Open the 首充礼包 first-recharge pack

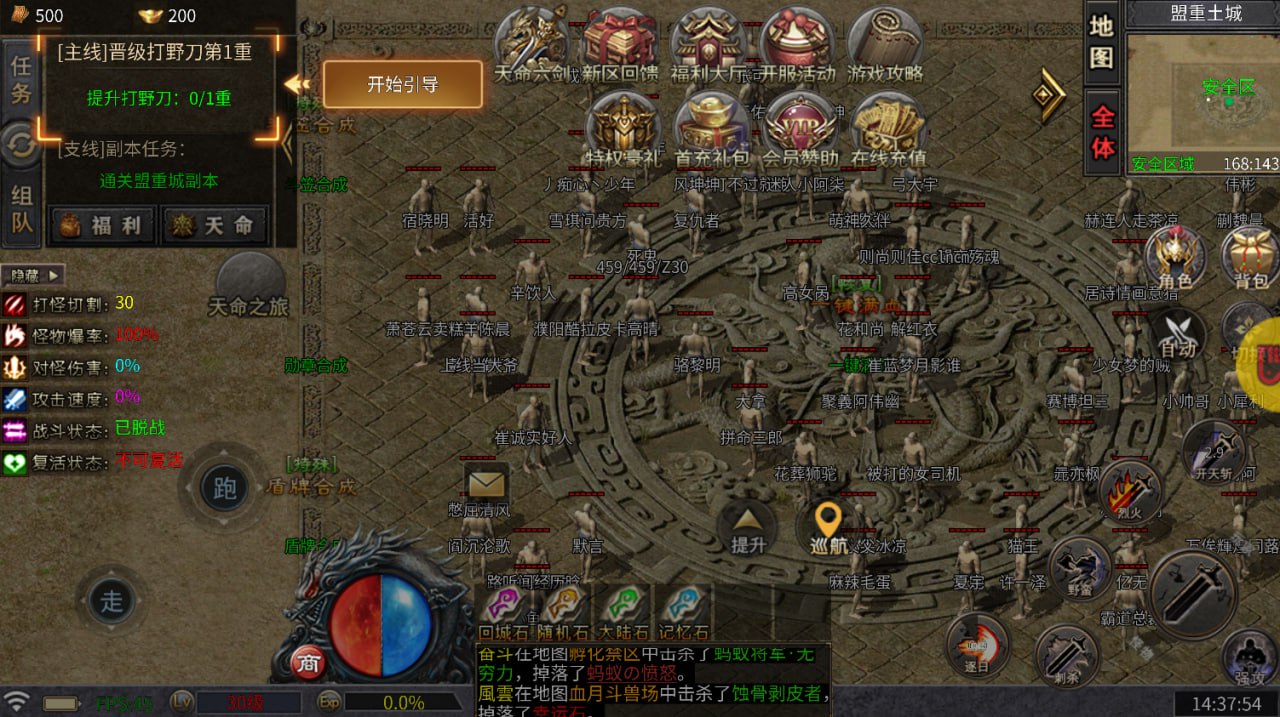point(709,128)
